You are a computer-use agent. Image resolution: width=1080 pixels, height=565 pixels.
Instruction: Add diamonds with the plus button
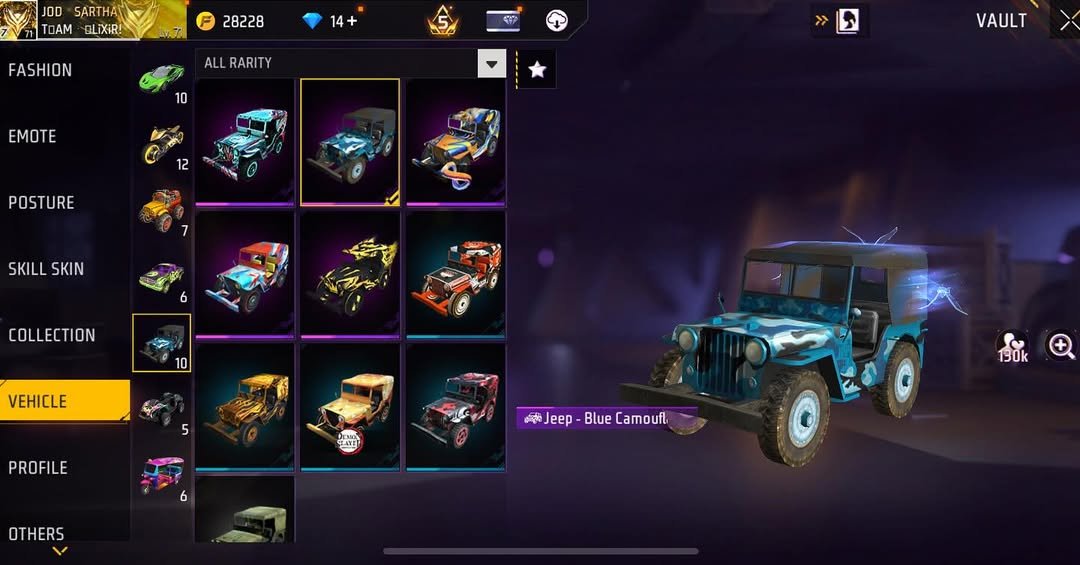pos(352,20)
